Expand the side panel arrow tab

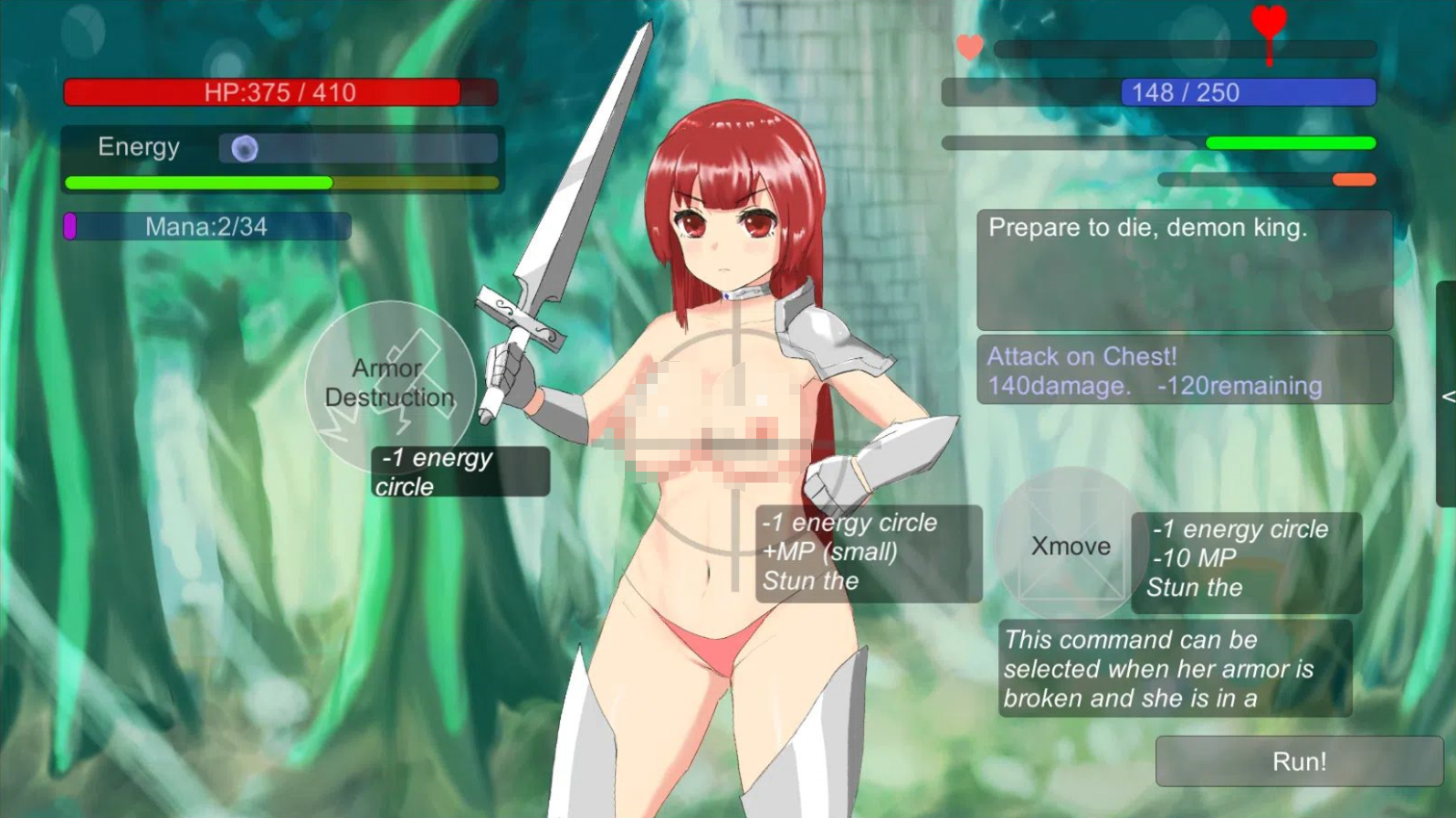1447,396
